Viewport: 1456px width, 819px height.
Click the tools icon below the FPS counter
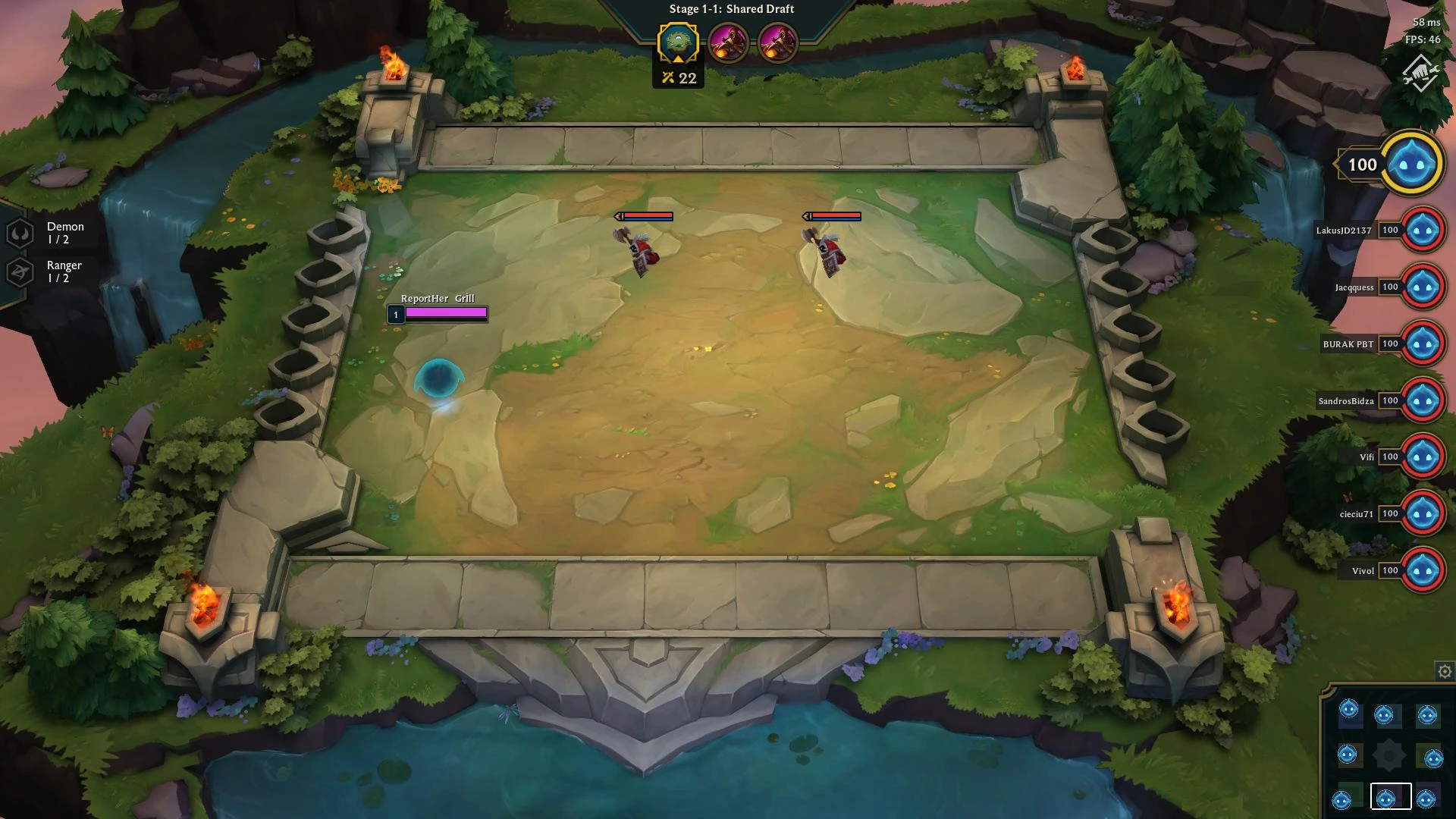(x=1421, y=74)
